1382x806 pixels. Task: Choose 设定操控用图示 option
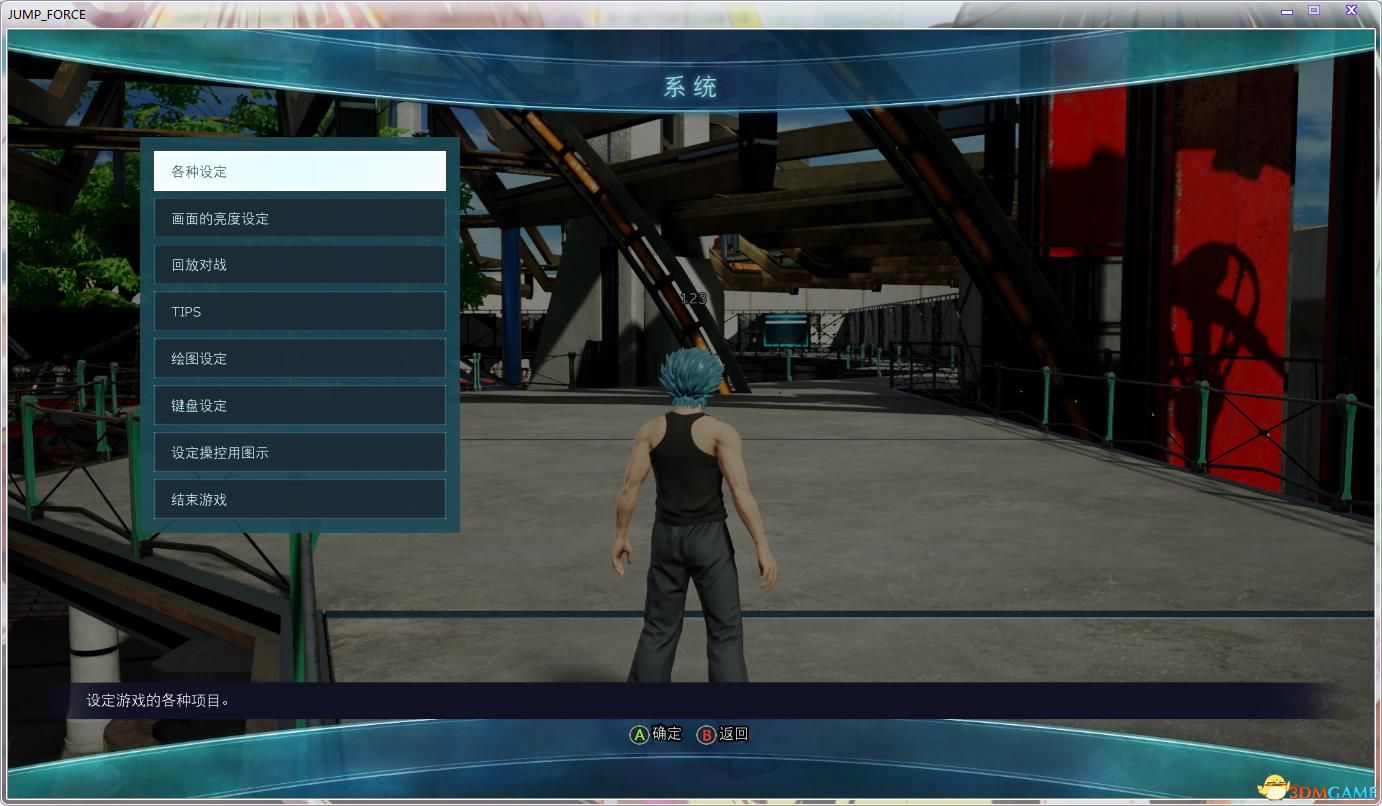tap(299, 453)
